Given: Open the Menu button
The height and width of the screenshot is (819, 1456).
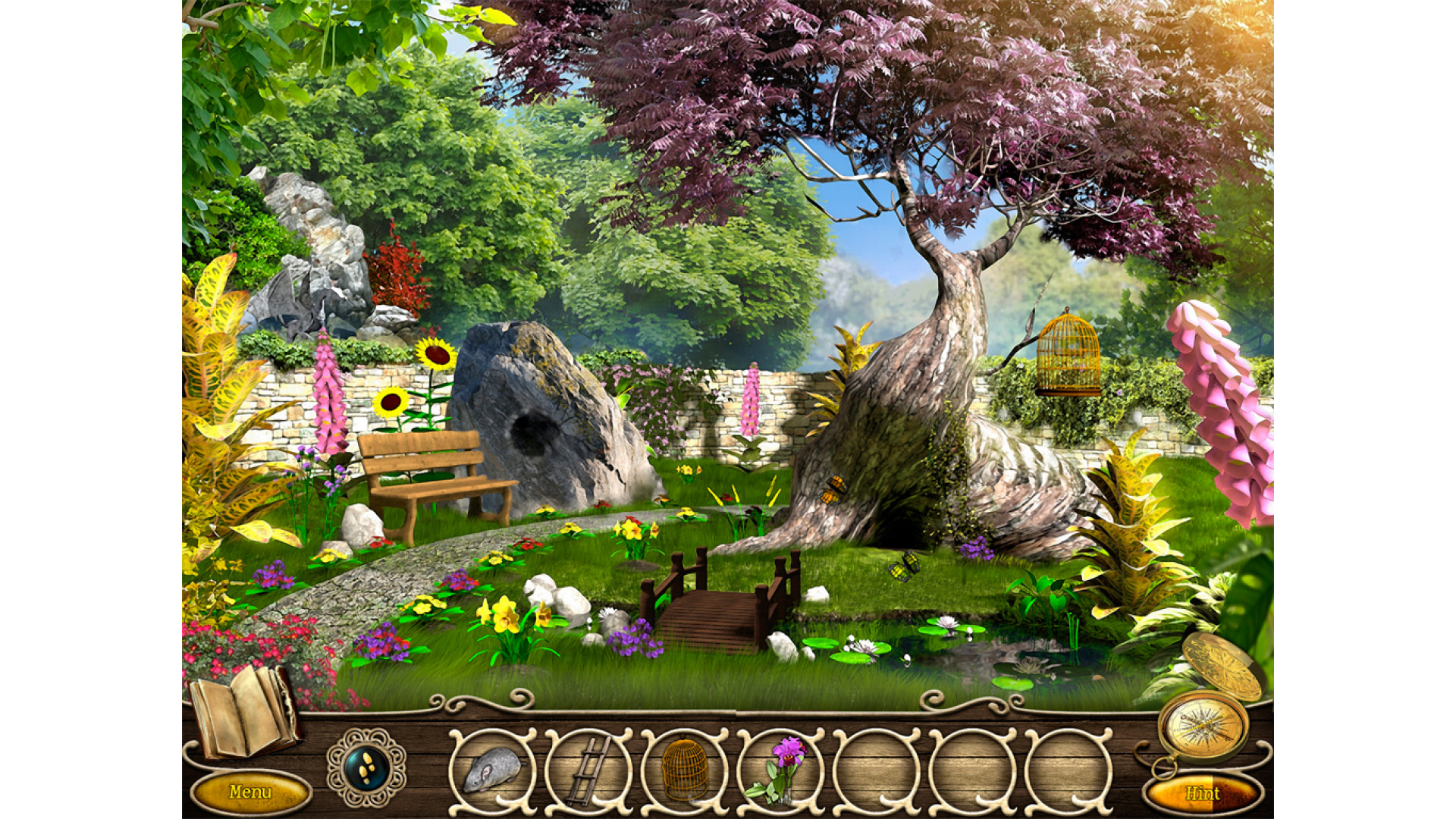Looking at the screenshot, I should coord(250,792).
